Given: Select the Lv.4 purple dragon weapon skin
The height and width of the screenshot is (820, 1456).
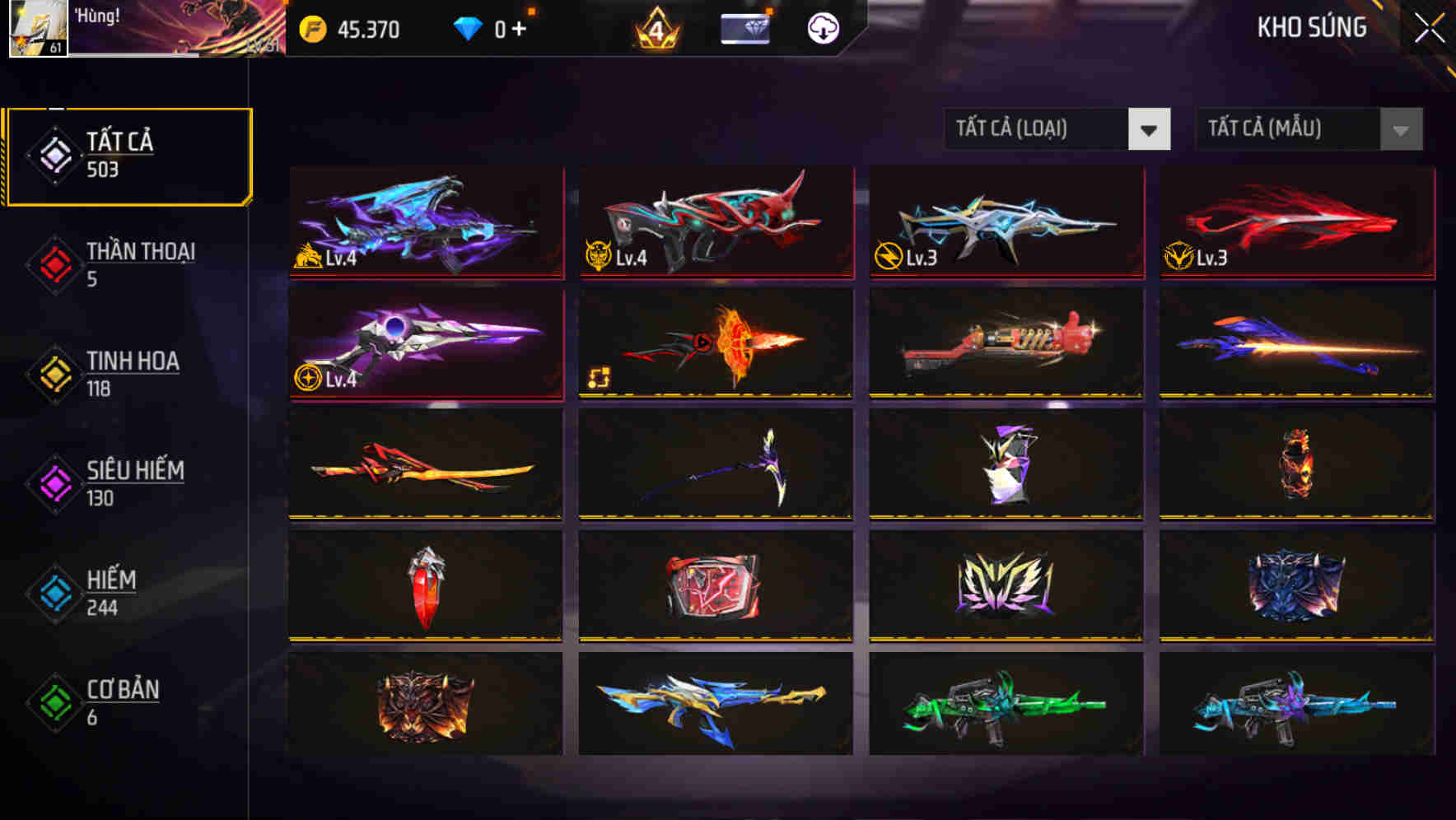Looking at the screenshot, I should point(424,222).
